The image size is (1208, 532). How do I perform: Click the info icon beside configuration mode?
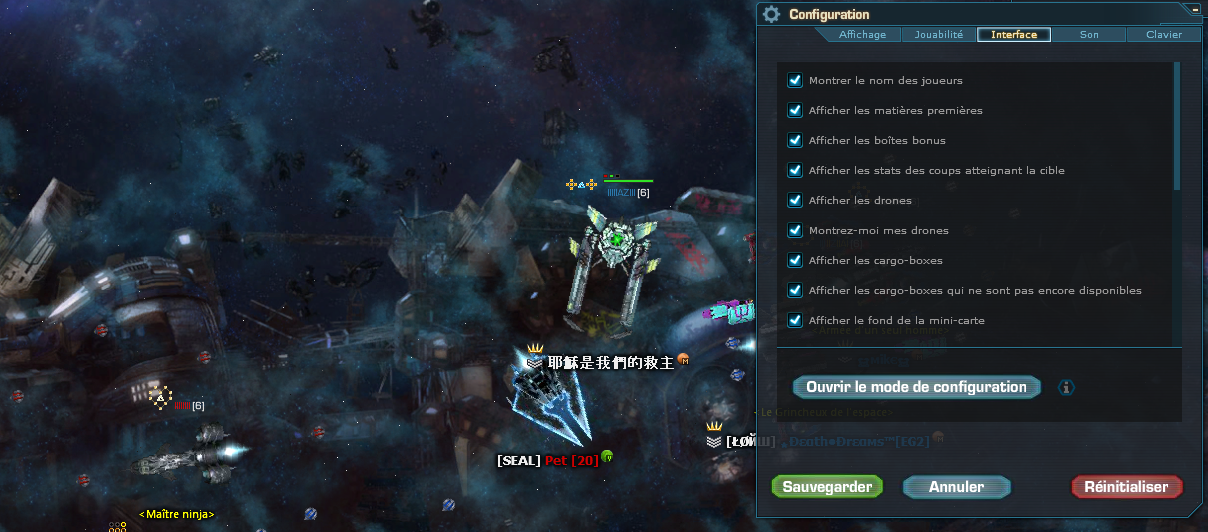(x=1066, y=387)
